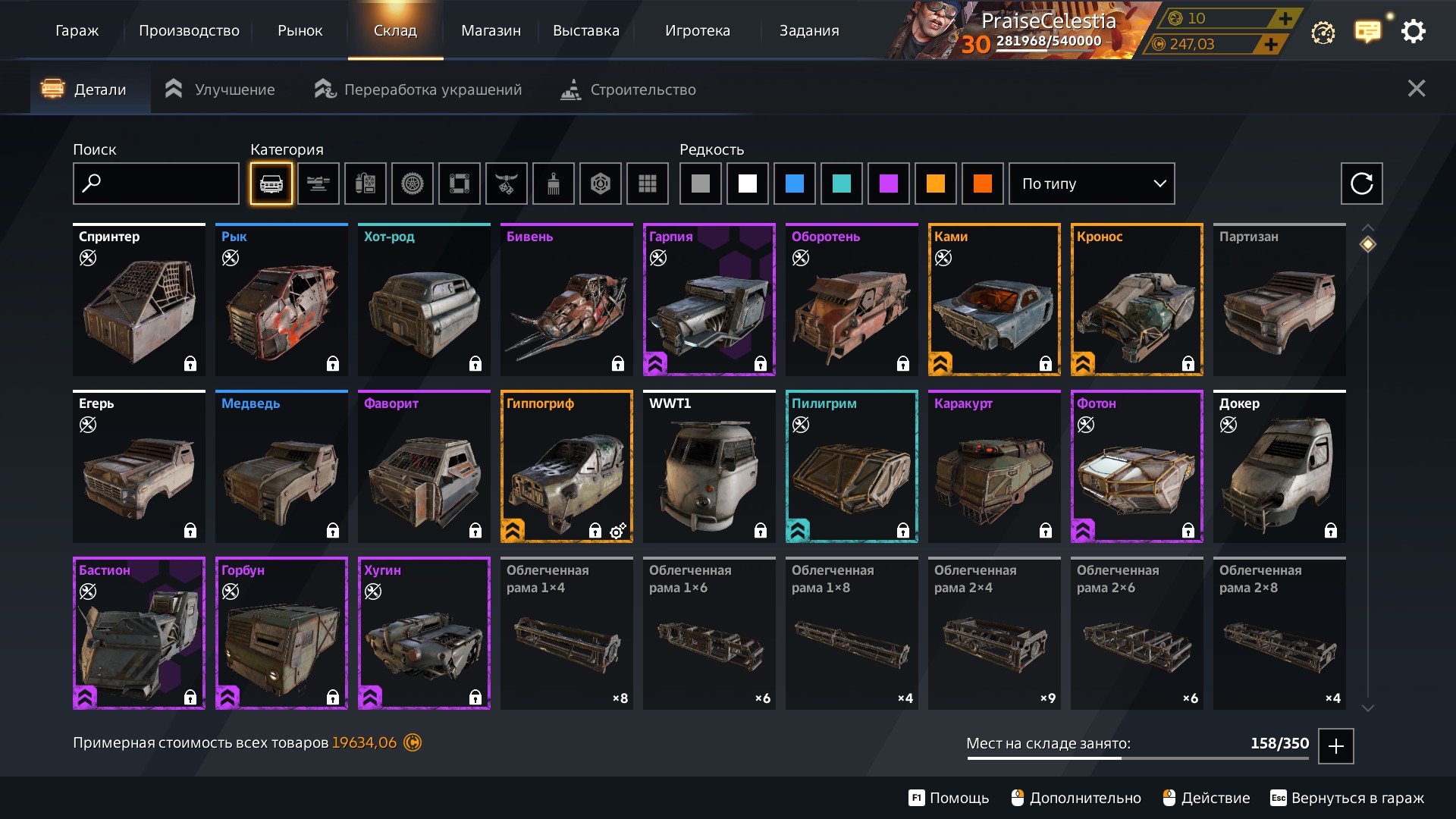Filter by the blue rarity swatch
Viewport: 1456px width, 819px height.
[x=794, y=184]
